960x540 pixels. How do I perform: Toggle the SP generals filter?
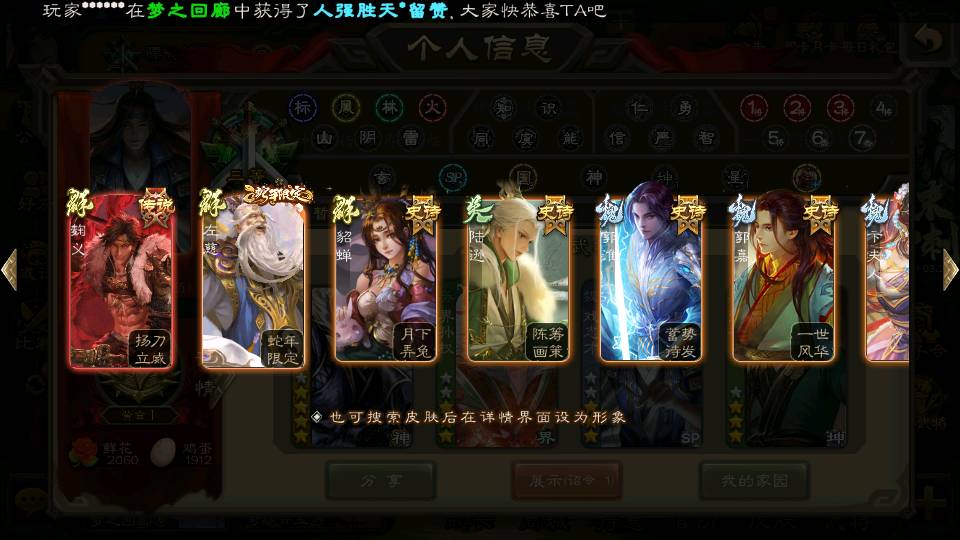[453, 178]
